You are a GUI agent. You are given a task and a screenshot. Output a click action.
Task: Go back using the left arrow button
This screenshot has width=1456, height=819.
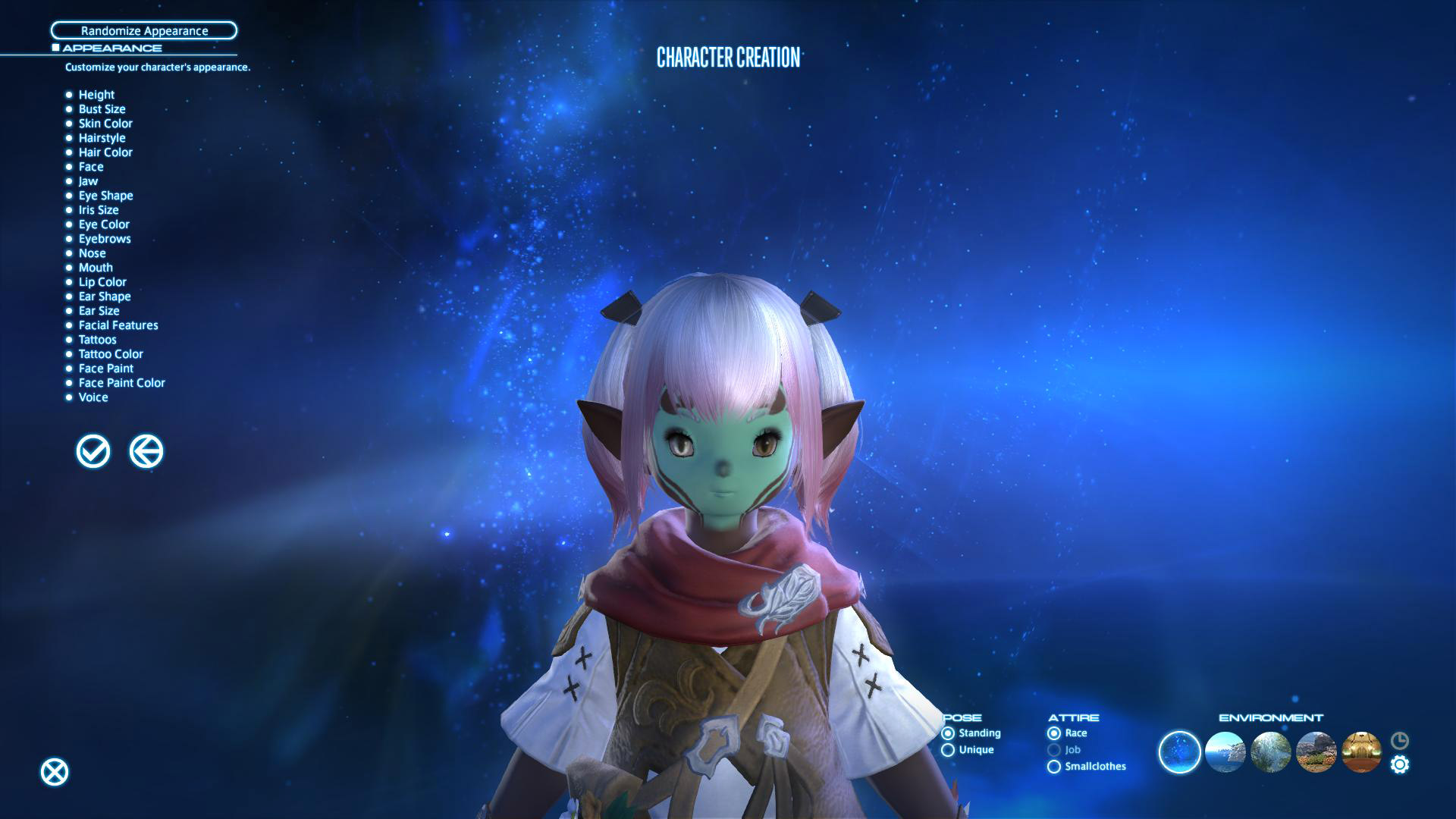(x=146, y=452)
